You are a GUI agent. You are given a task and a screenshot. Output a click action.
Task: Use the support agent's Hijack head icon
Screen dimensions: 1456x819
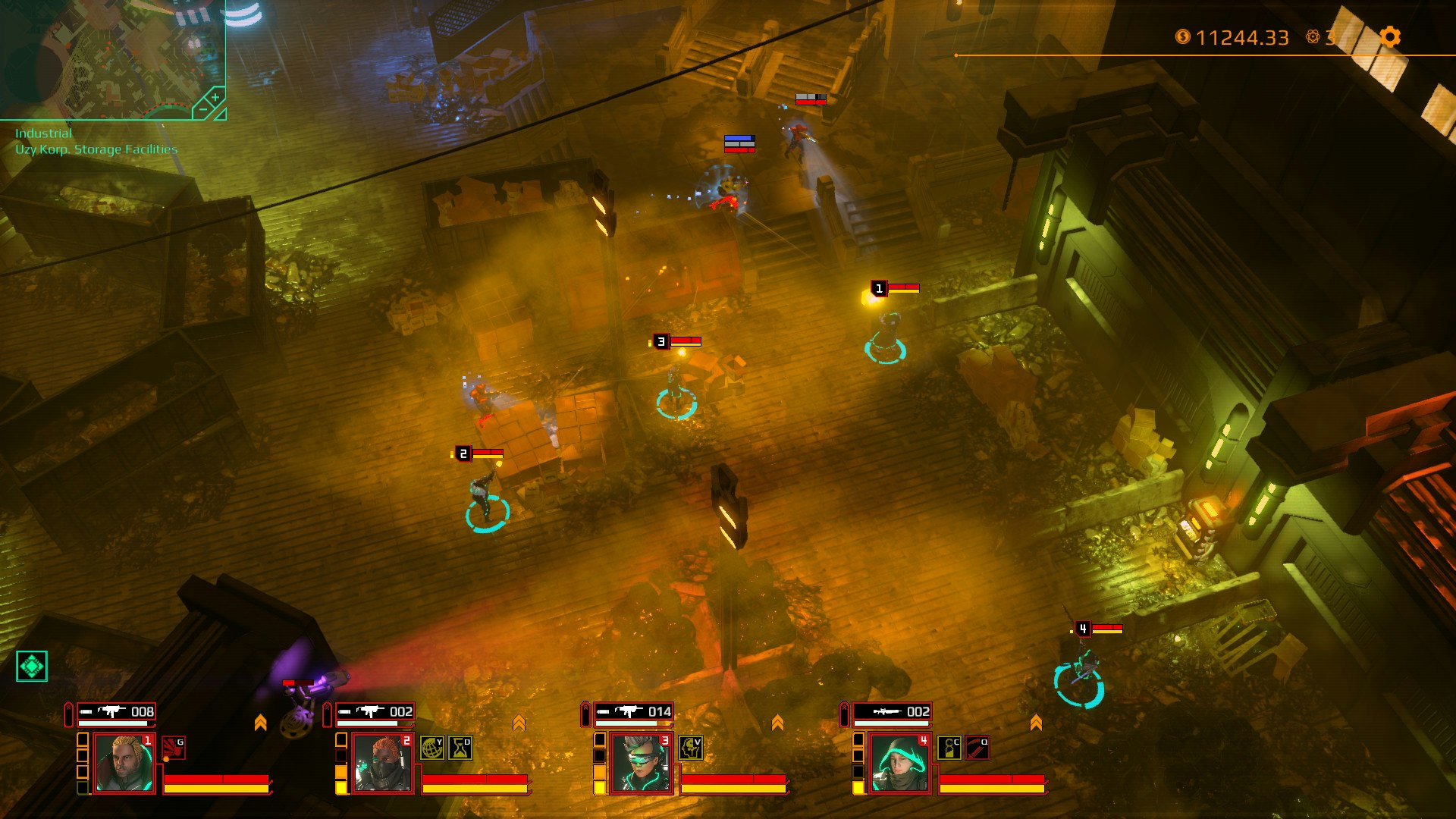(x=690, y=748)
